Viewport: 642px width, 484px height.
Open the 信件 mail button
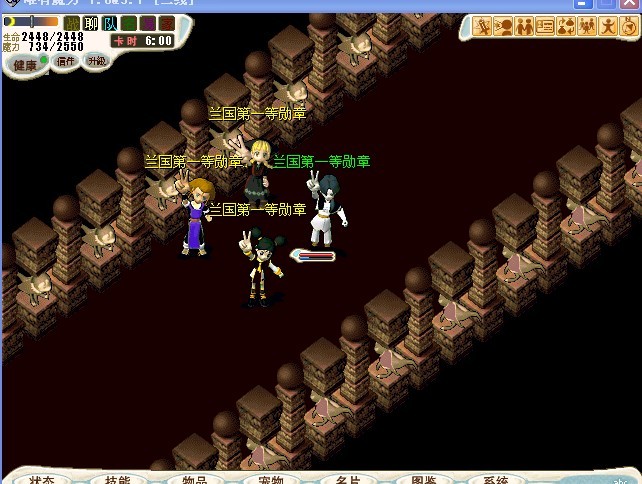pos(67,61)
